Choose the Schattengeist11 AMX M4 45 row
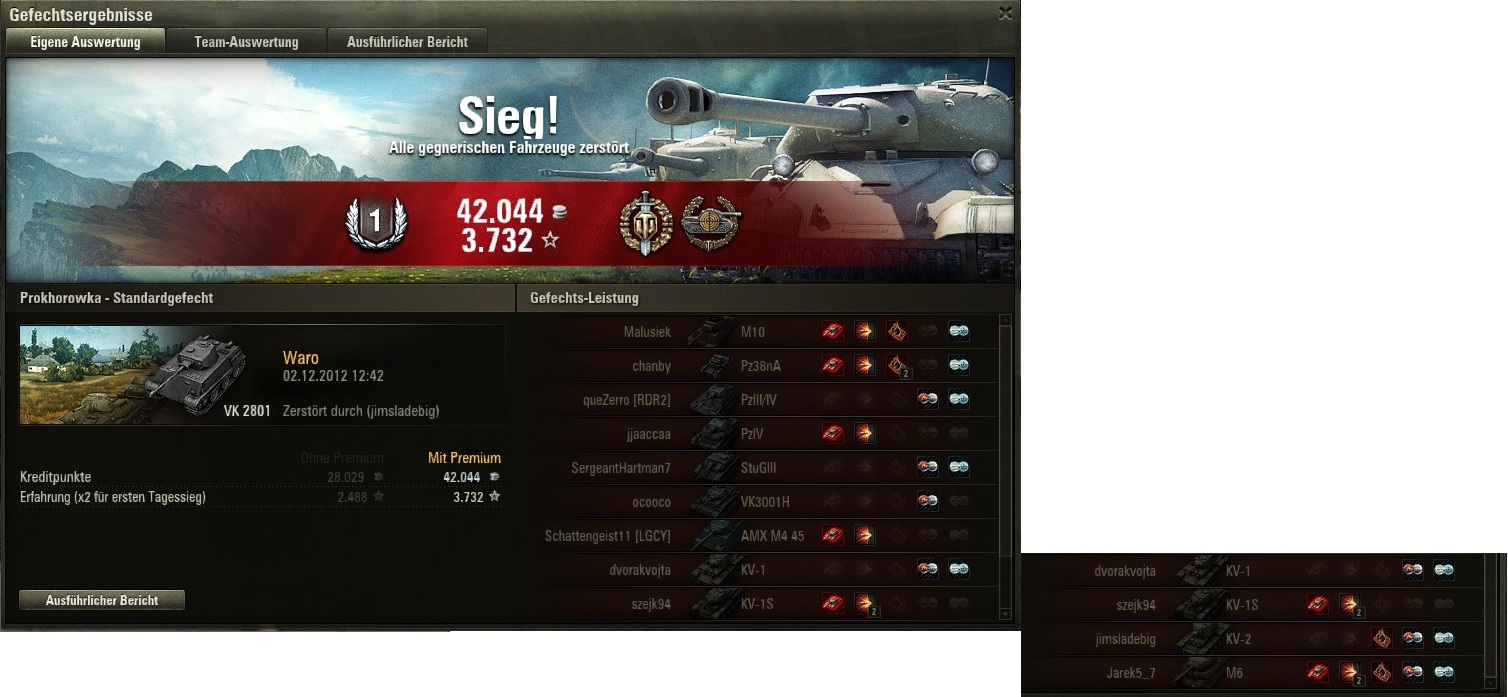Screen dimensions: 1508x697 click(760, 536)
